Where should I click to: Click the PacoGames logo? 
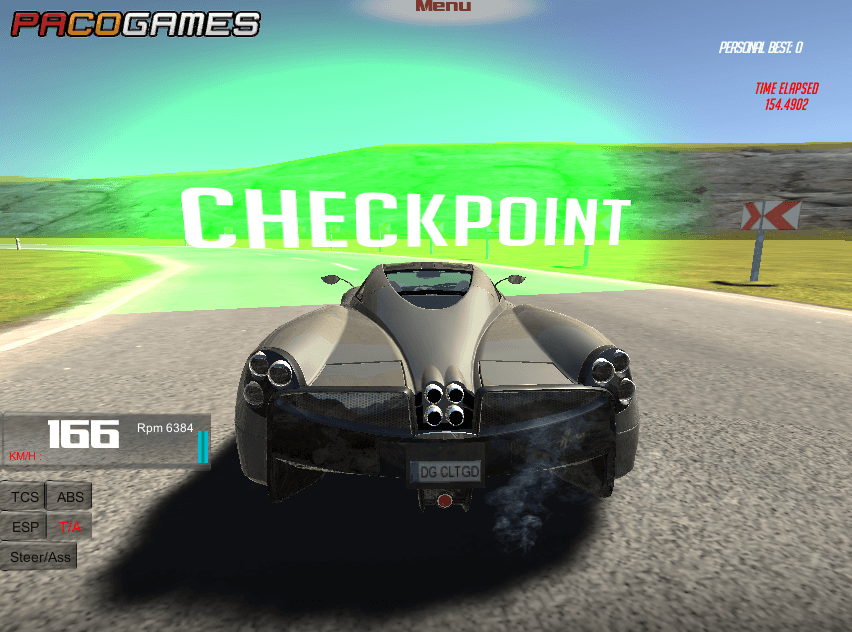pos(135,23)
